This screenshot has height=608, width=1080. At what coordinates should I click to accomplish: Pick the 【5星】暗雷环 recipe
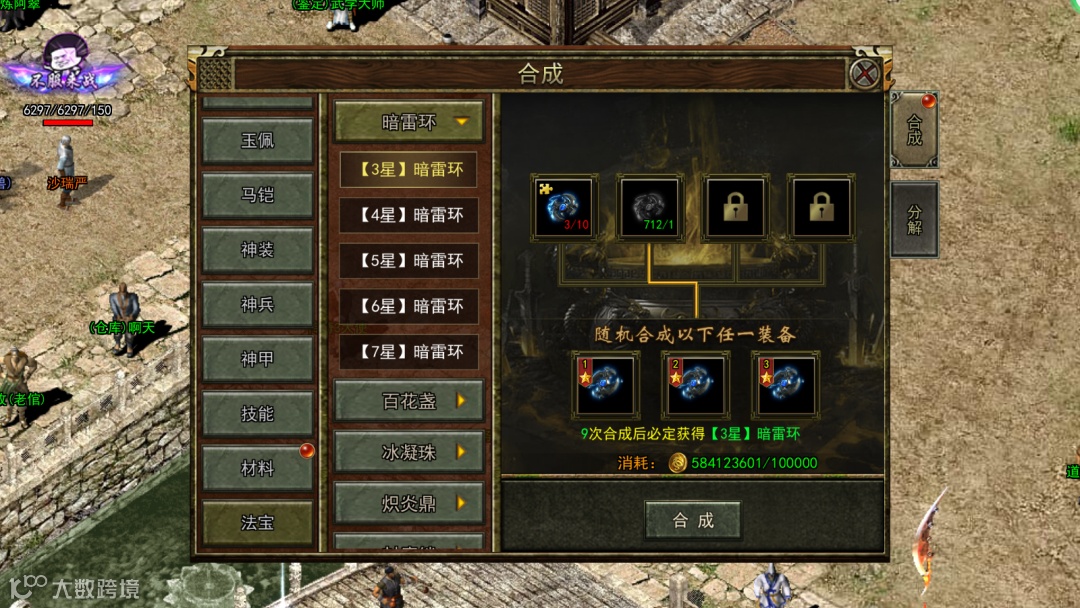pyautogui.click(x=409, y=261)
